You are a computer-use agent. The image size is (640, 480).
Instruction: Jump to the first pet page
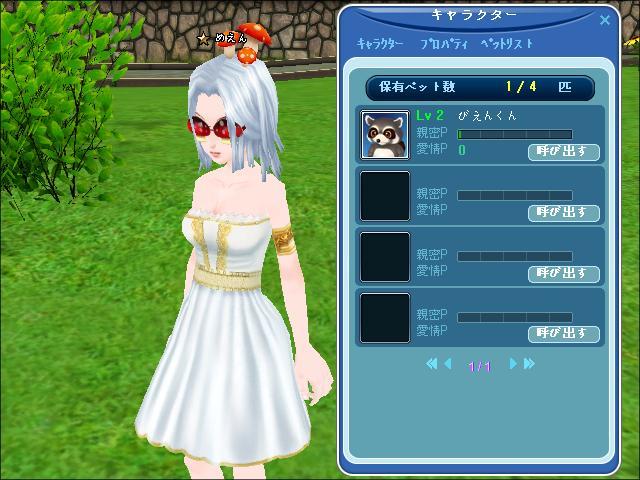tap(432, 364)
